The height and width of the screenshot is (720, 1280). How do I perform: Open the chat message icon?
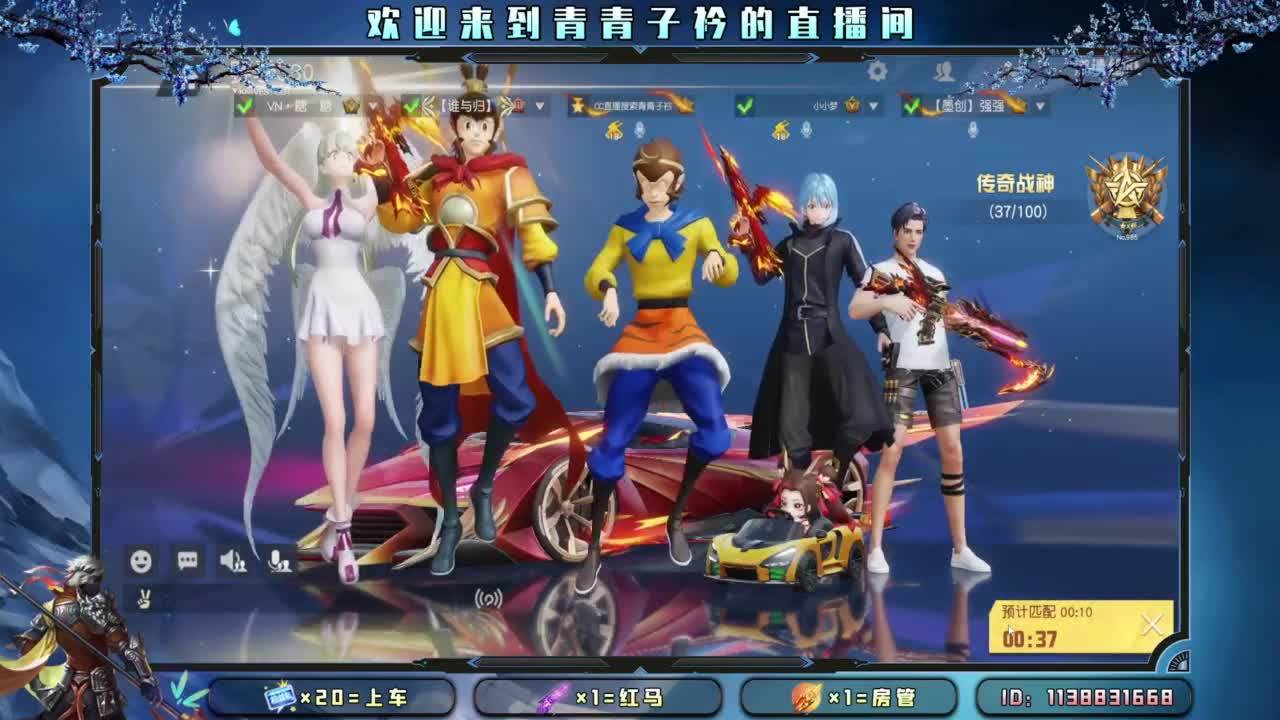(x=187, y=560)
